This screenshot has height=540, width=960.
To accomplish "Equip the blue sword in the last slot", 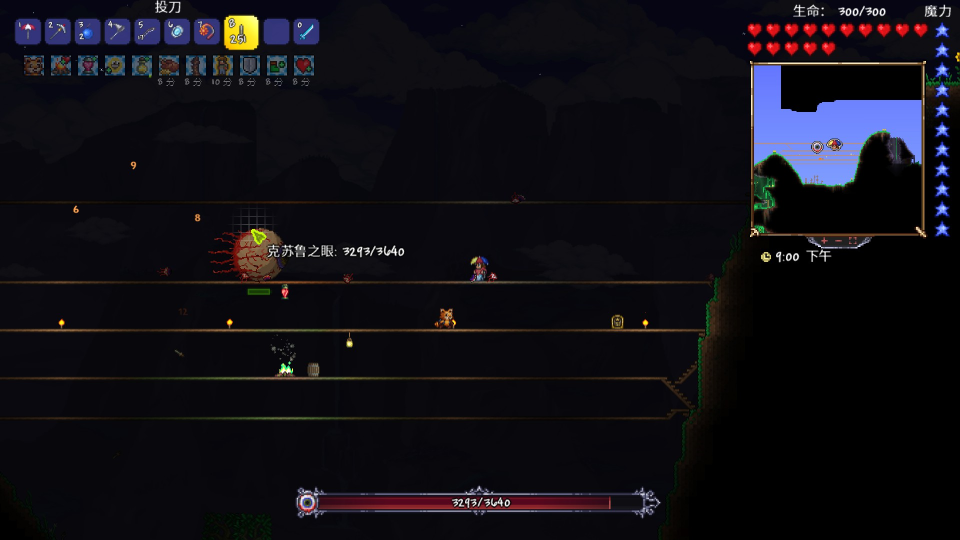I will (x=305, y=32).
